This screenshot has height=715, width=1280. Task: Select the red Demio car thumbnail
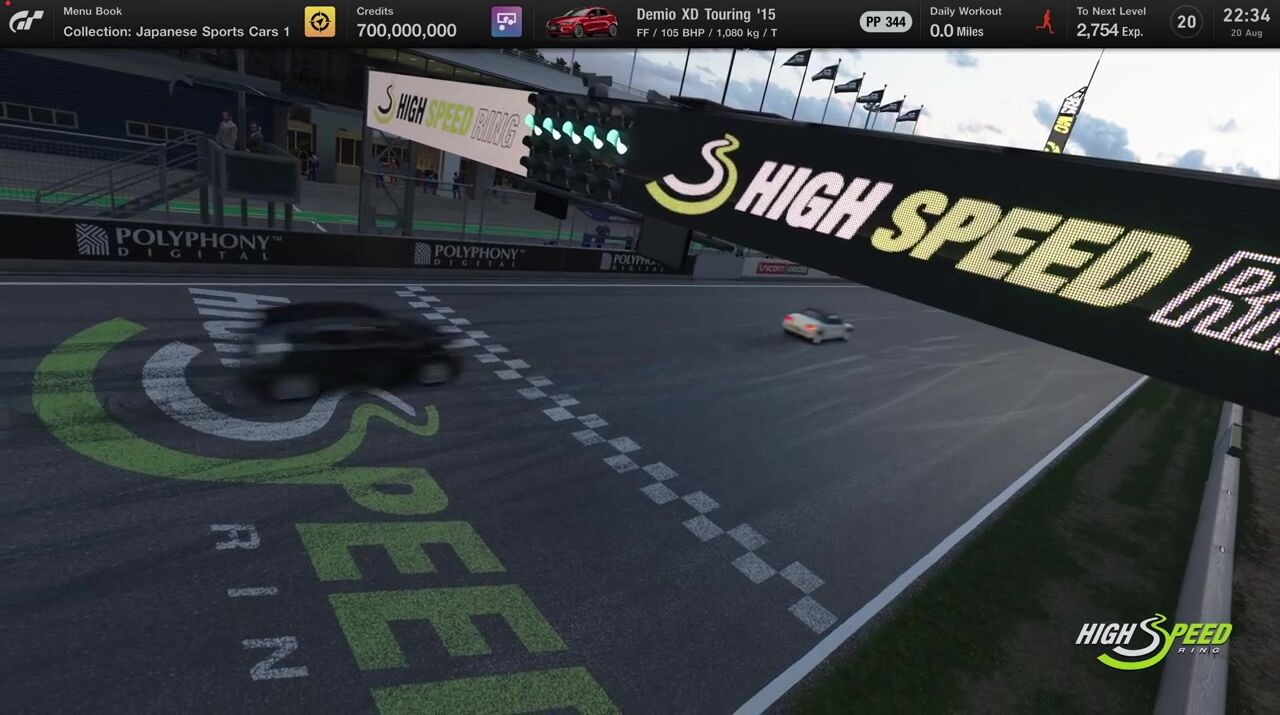click(x=581, y=21)
